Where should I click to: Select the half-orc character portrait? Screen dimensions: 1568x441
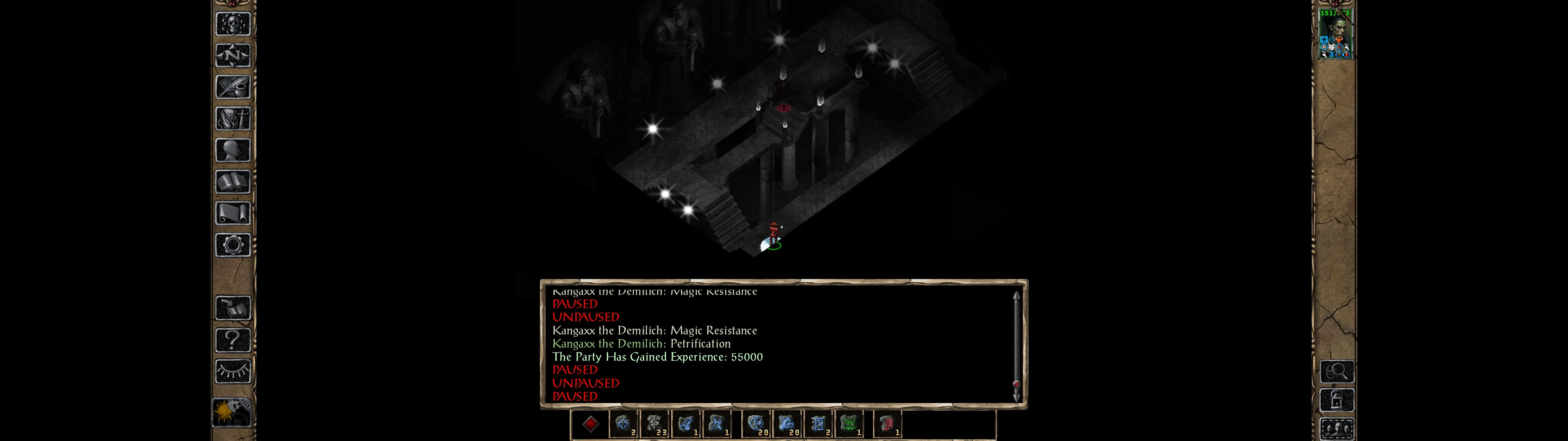[1335, 34]
